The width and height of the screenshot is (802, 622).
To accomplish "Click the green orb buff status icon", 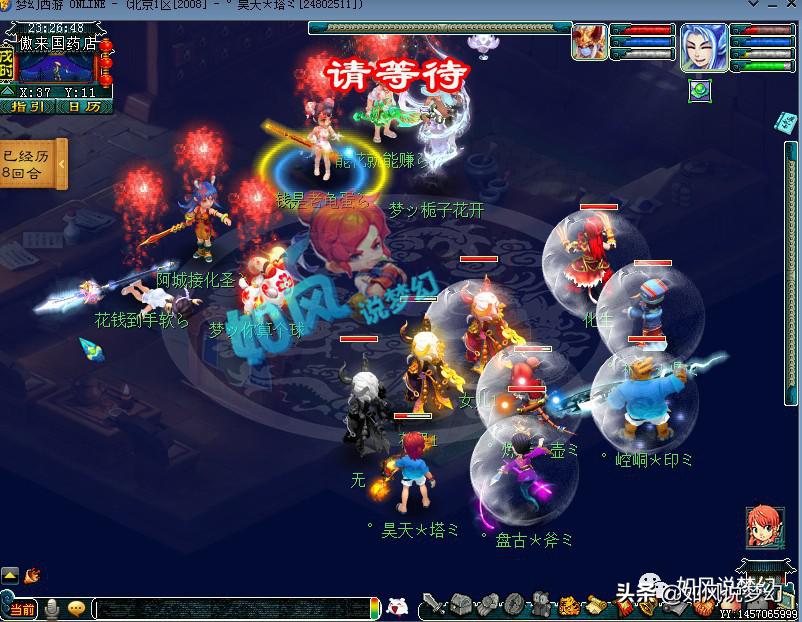I will pos(699,89).
